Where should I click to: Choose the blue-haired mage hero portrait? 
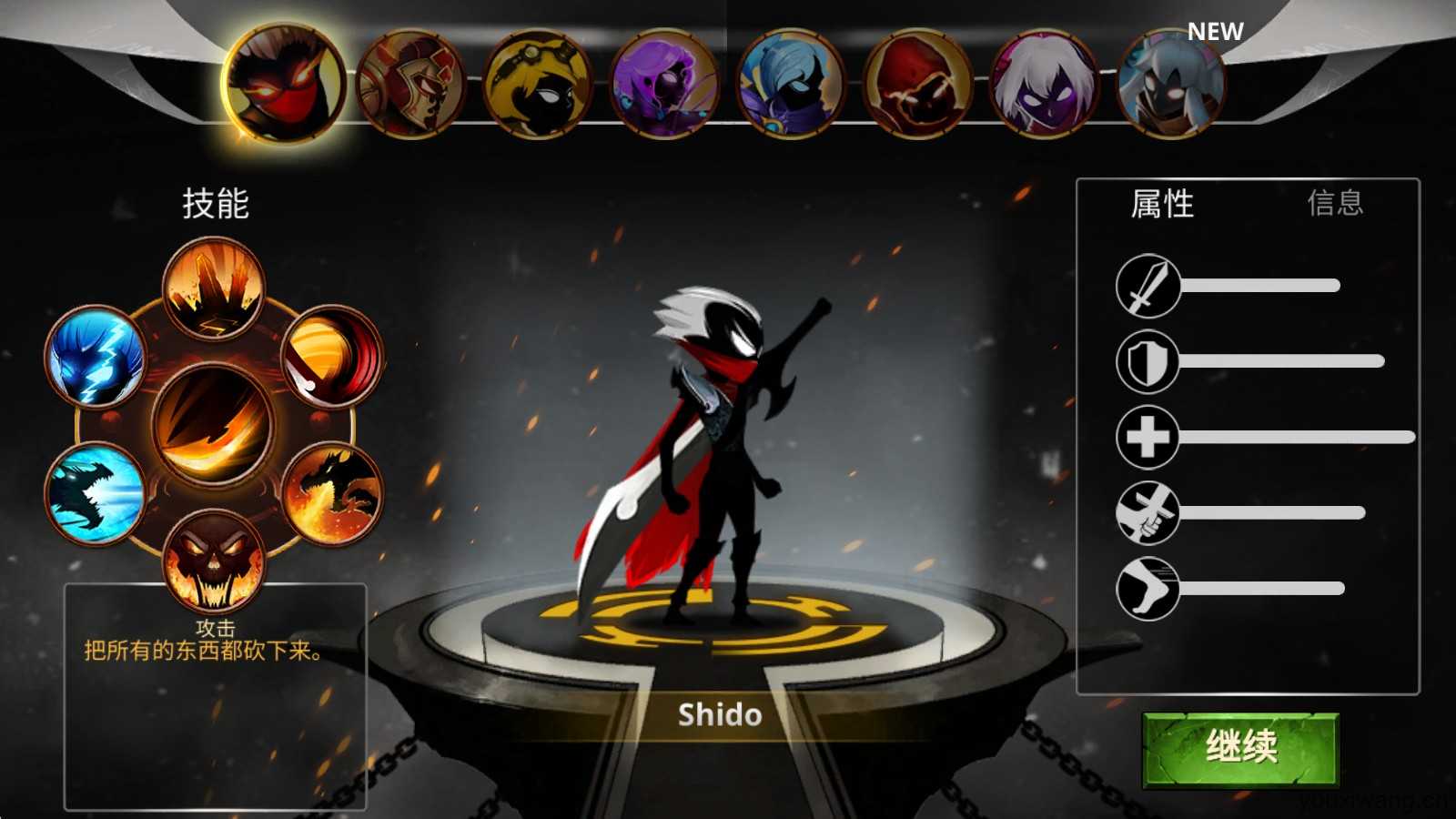791,85
